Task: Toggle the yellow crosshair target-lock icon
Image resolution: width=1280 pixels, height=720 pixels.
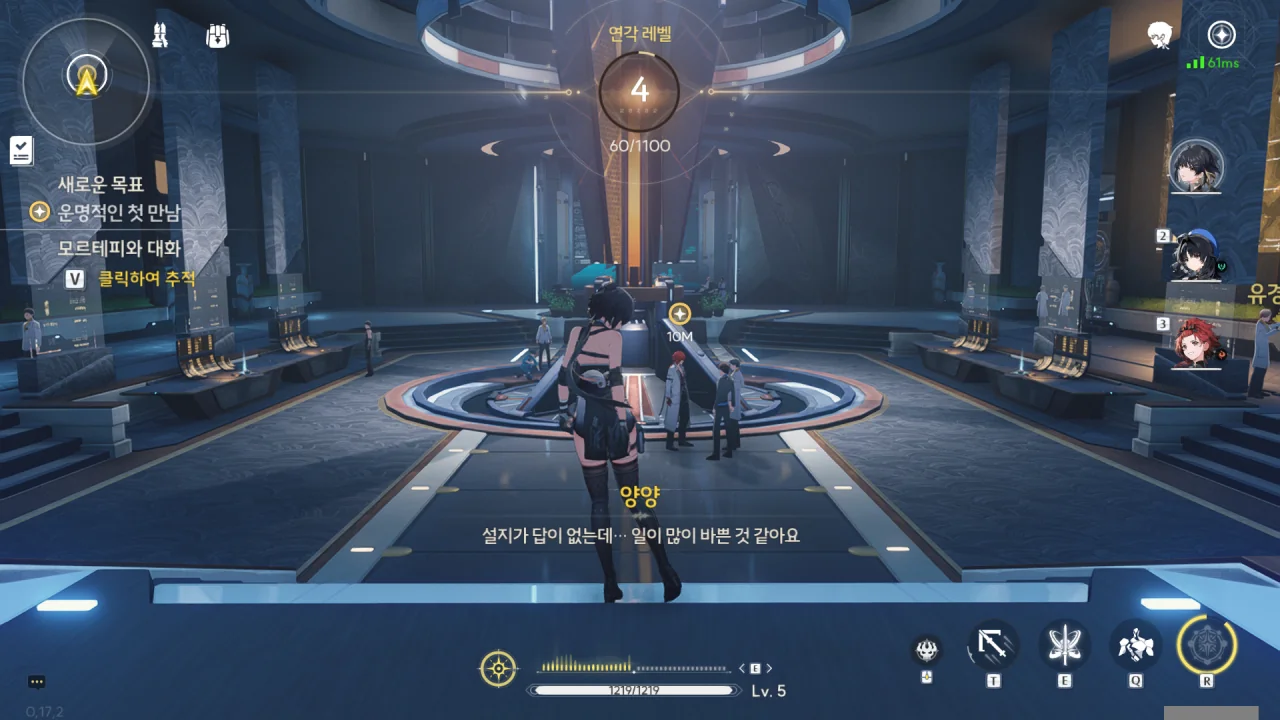Action: tap(498, 668)
